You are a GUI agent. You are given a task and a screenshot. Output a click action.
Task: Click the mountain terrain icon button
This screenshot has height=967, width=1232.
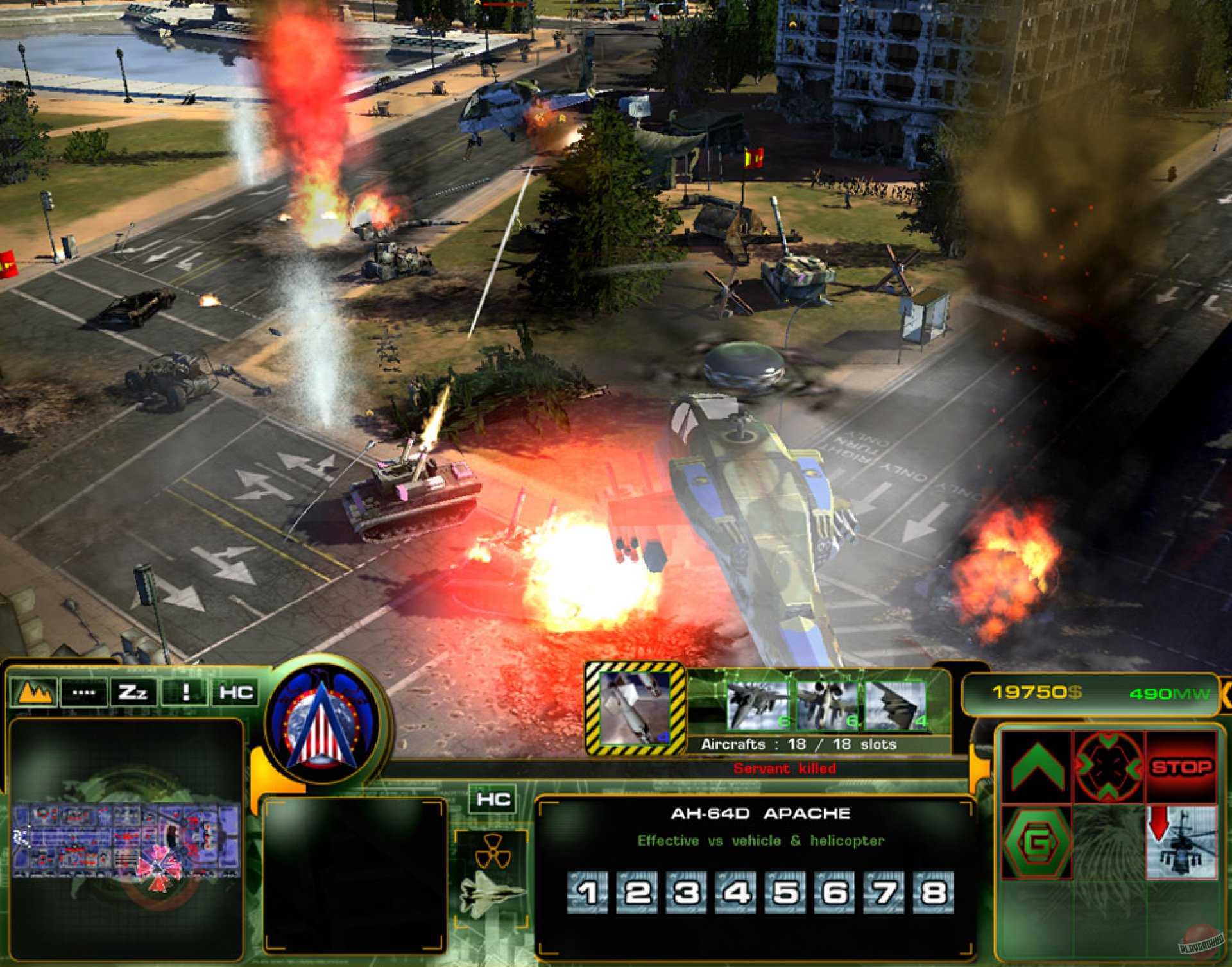point(34,692)
